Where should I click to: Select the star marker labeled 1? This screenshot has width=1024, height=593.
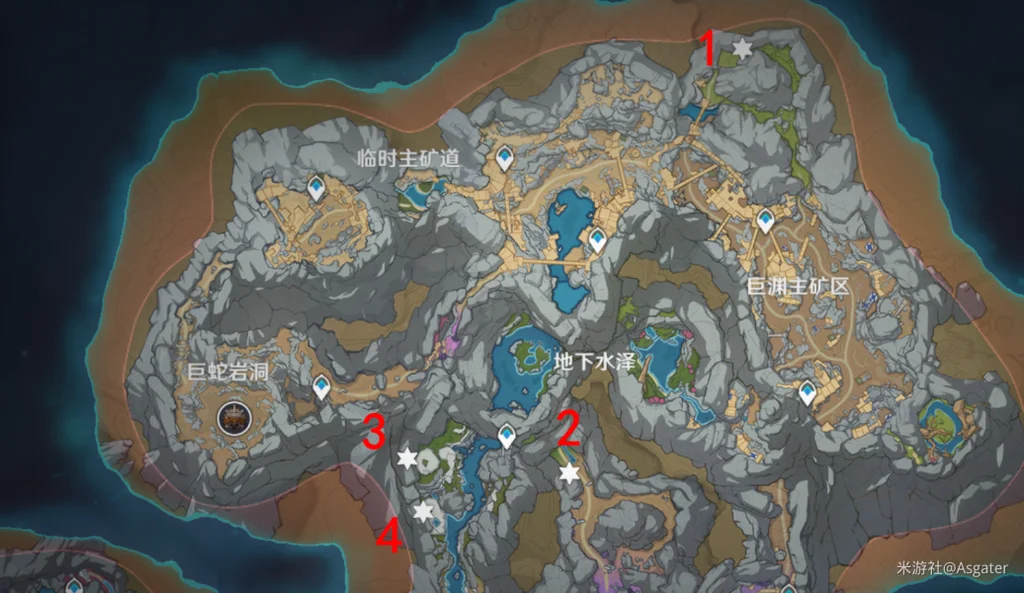(x=741, y=48)
